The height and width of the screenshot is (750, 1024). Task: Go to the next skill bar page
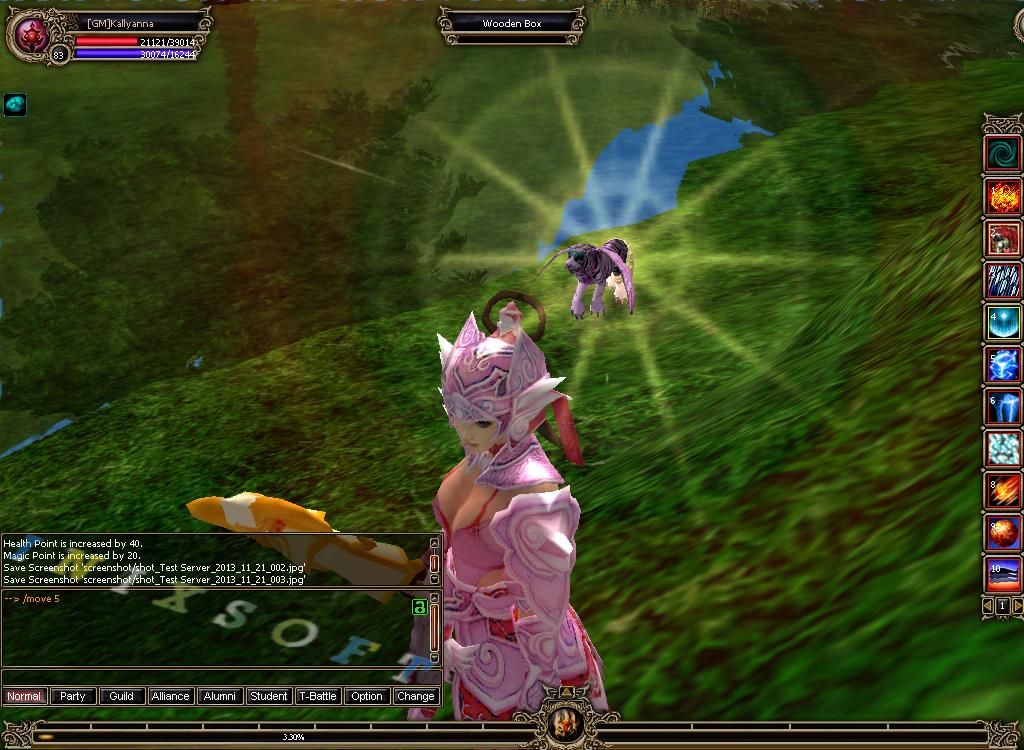tap(1017, 606)
